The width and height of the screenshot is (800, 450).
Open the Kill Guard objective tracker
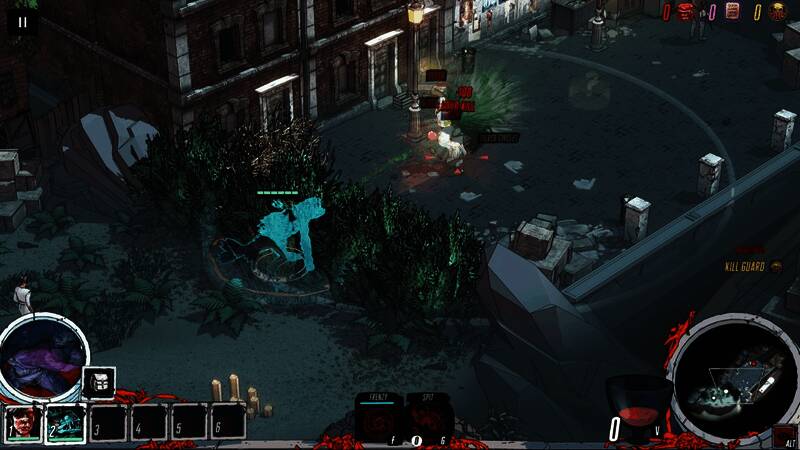coord(754,266)
